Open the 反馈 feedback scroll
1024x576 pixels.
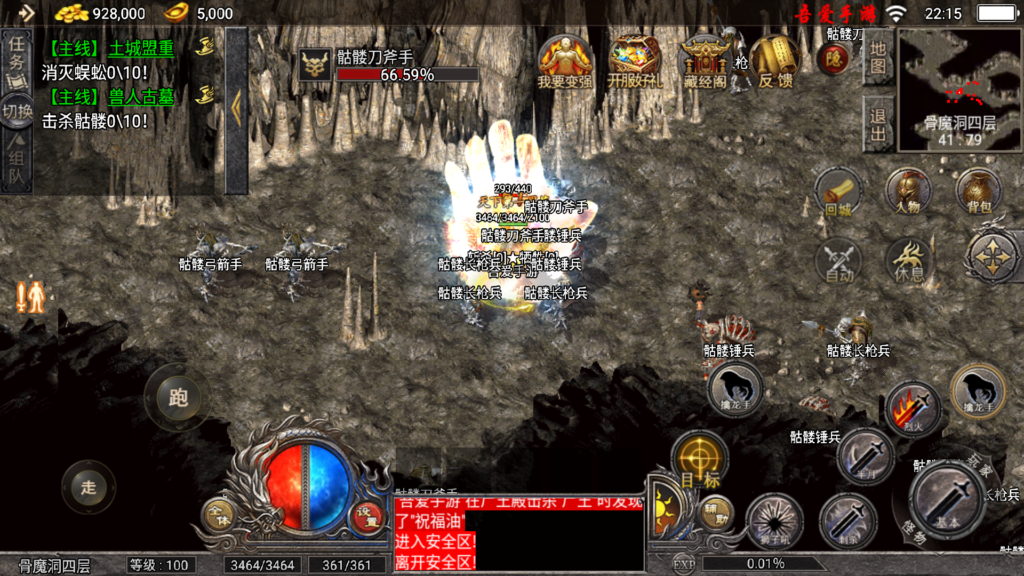[775, 62]
